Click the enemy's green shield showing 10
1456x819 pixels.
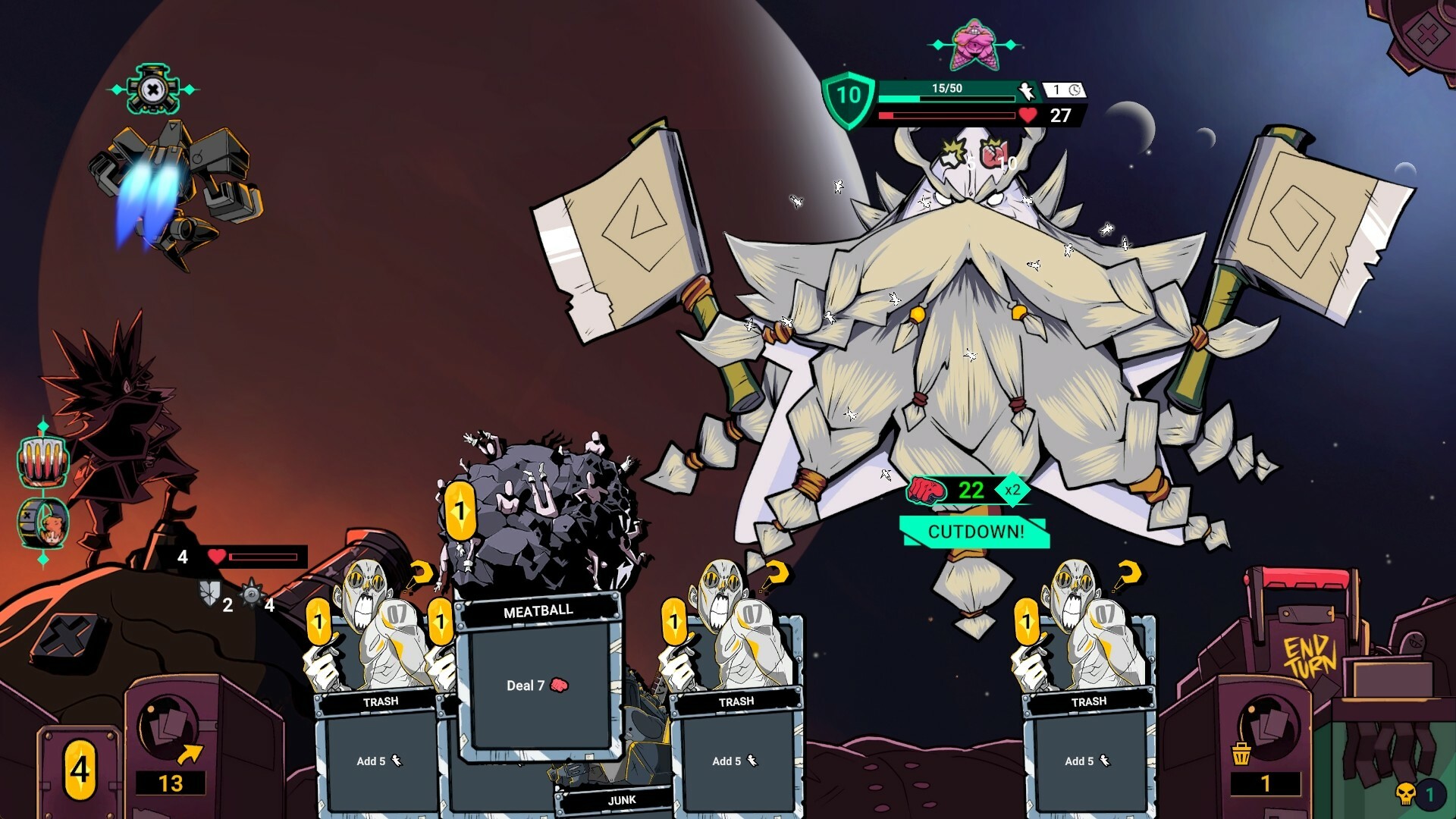[847, 97]
